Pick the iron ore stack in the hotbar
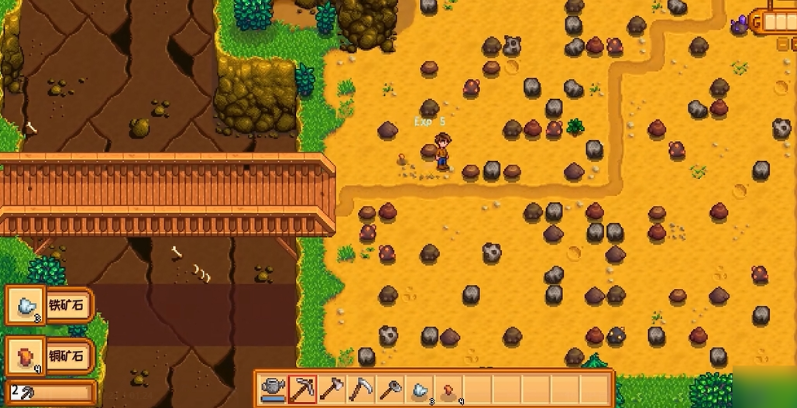The height and width of the screenshot is (408, 797). pos(421,388)
